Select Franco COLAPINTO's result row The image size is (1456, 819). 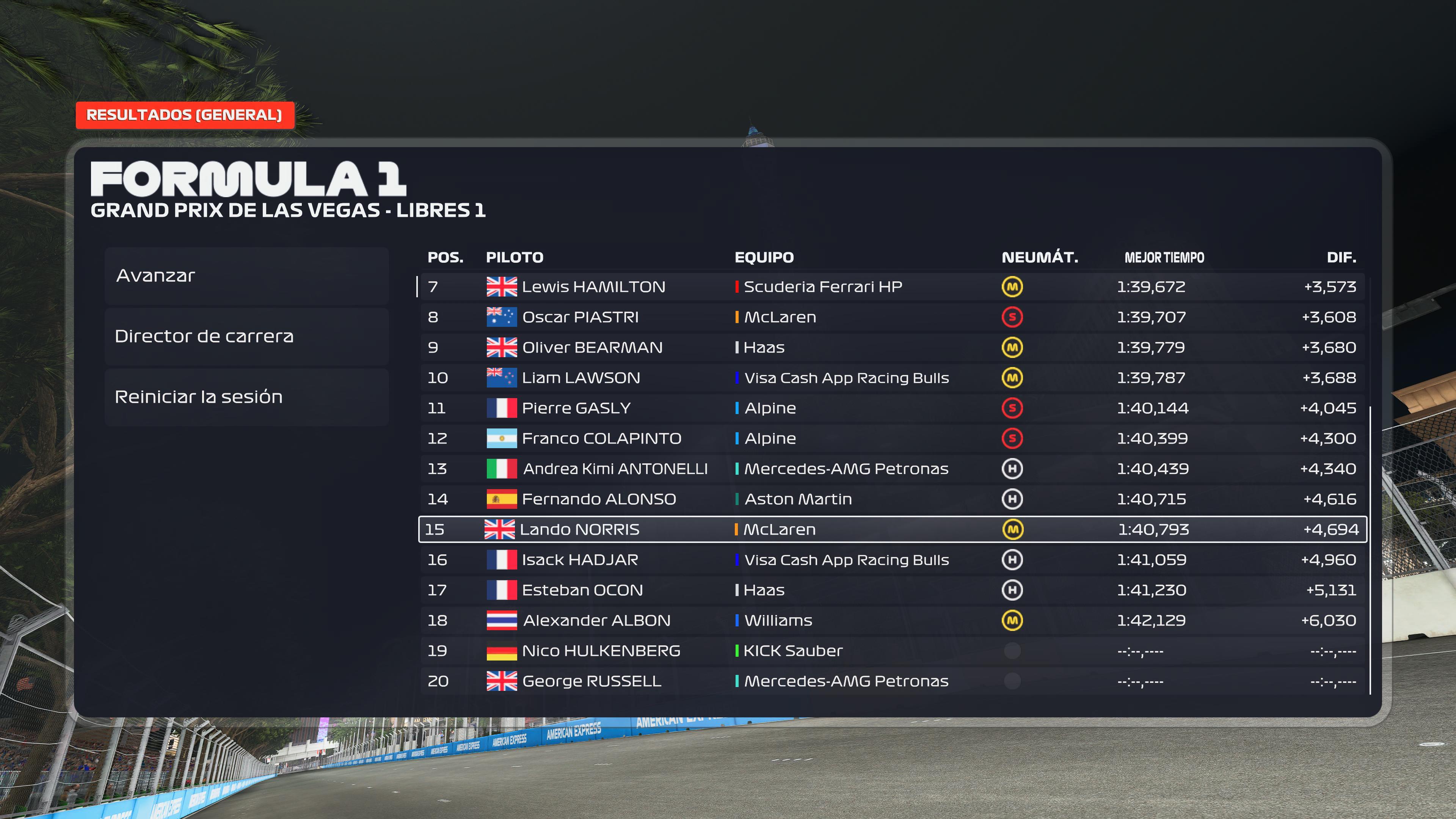click(892, 439)
